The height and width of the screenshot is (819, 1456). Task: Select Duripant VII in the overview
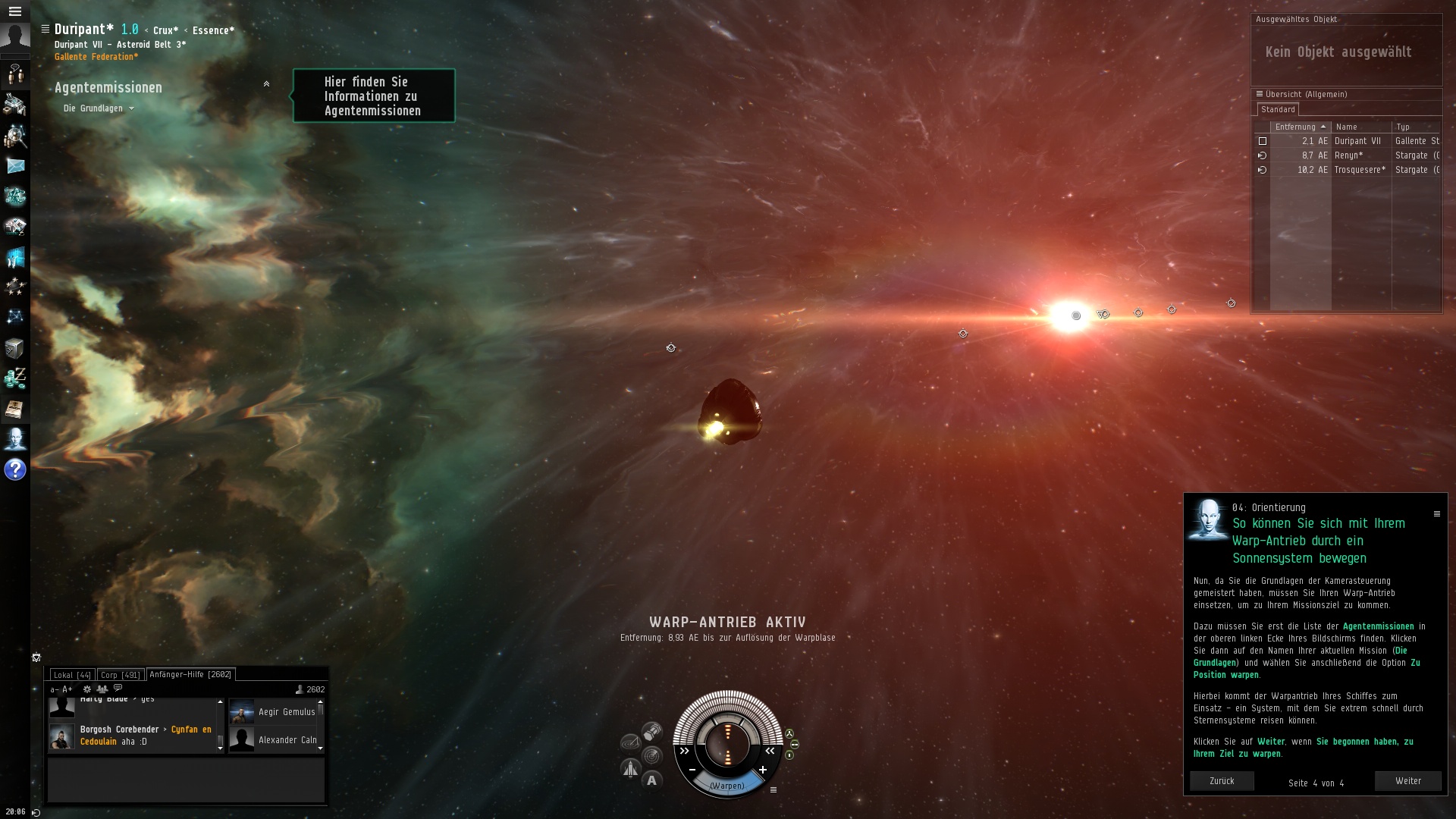(x=1357, y=141)
